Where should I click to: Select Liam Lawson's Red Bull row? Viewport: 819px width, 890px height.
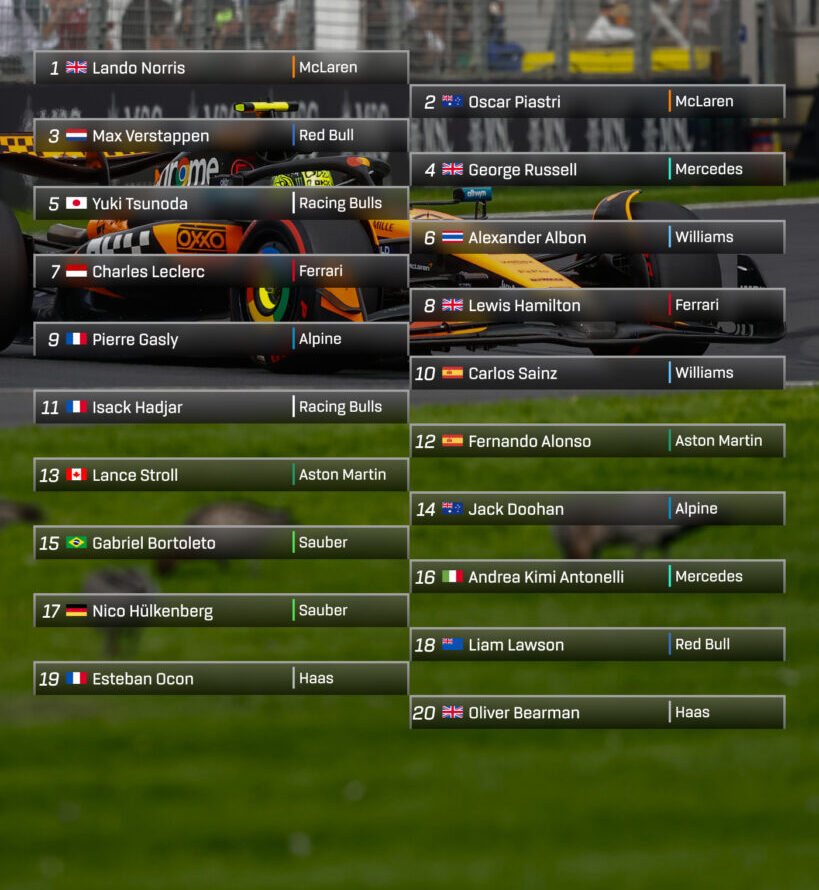tap(597, 645)
